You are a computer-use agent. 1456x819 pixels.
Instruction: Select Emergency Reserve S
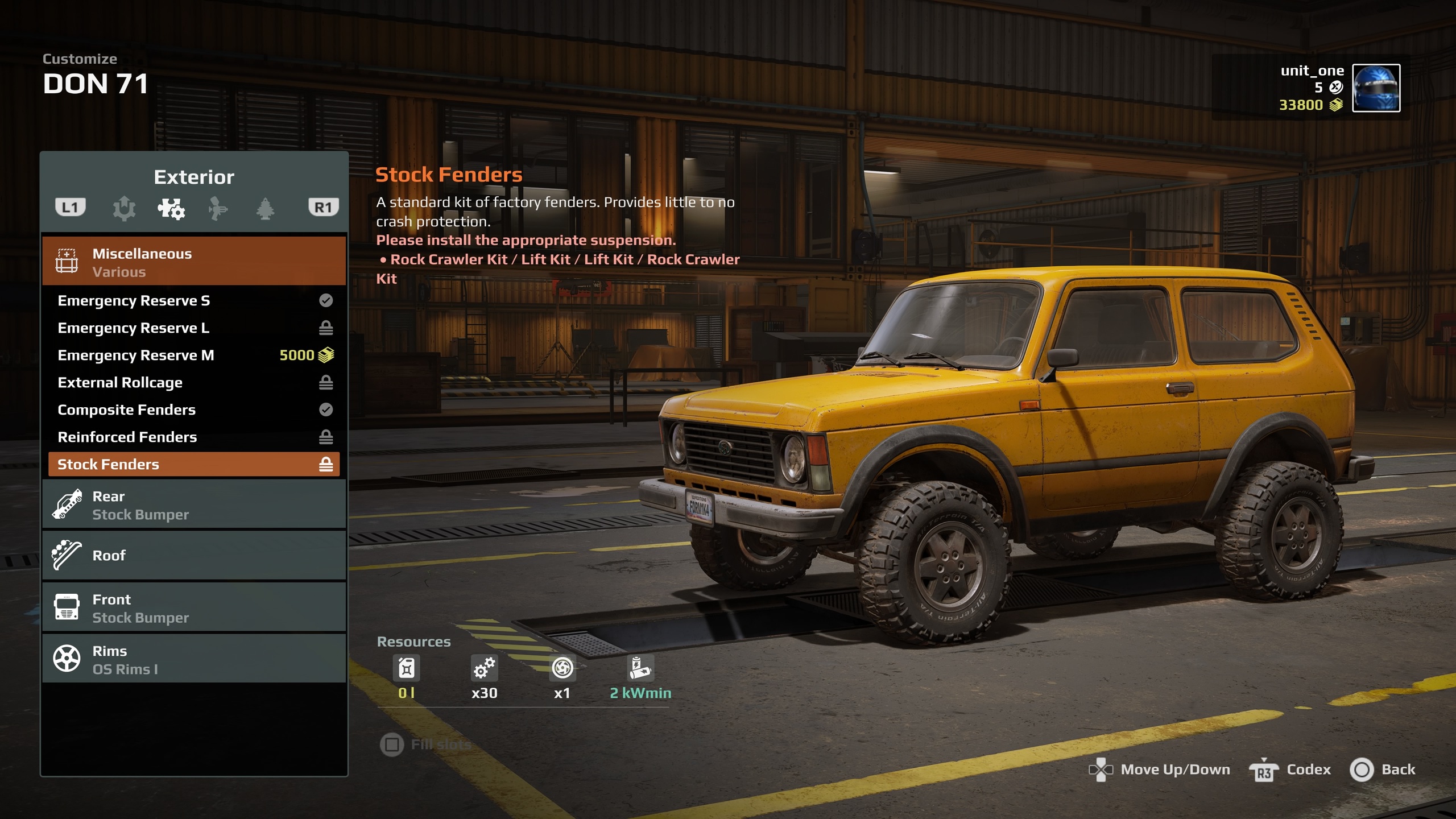click(193, 300)
